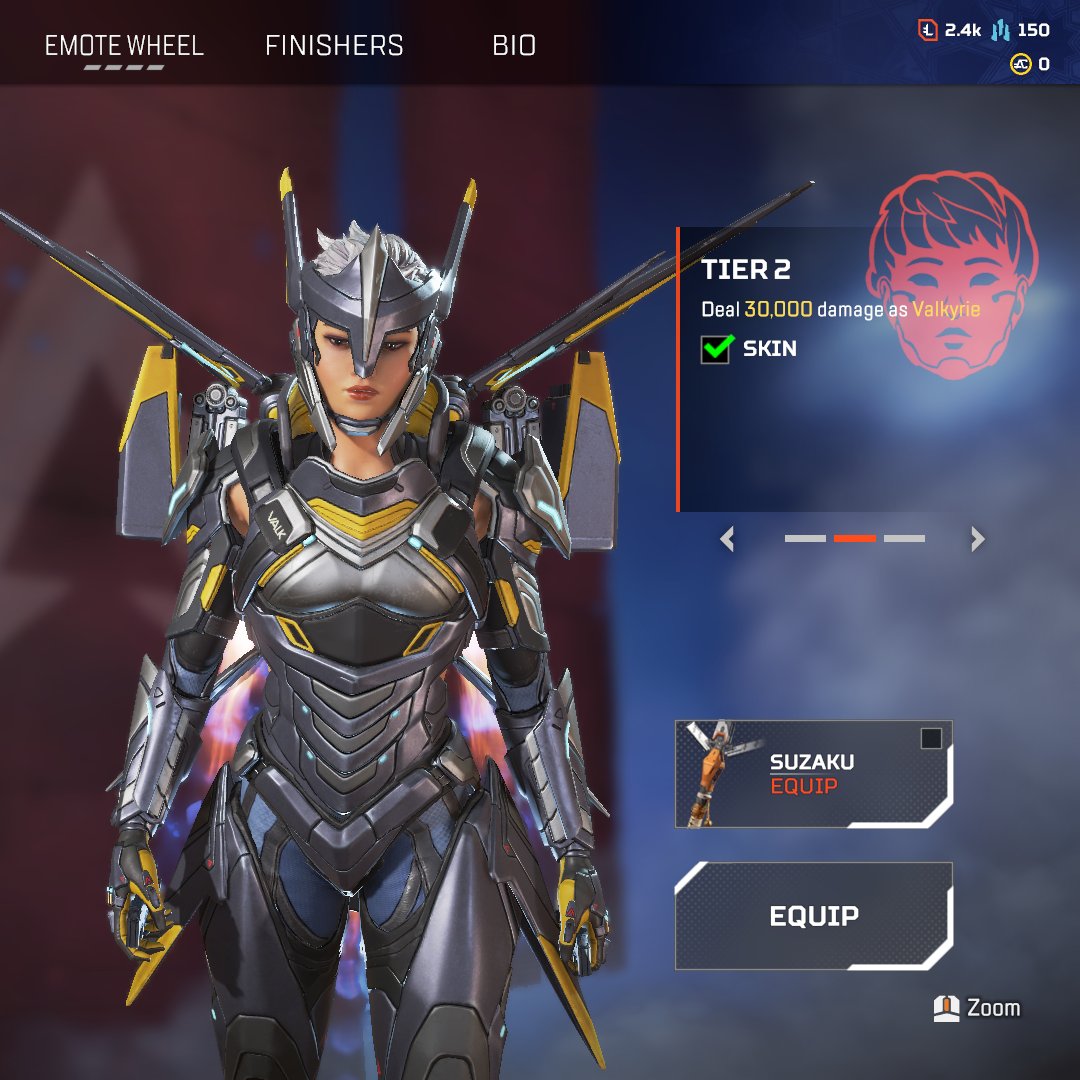The image size is (1080, 1080).
Task: Tick the Suzaku tile's small checkbox
Action: click(x=931, y=739)
